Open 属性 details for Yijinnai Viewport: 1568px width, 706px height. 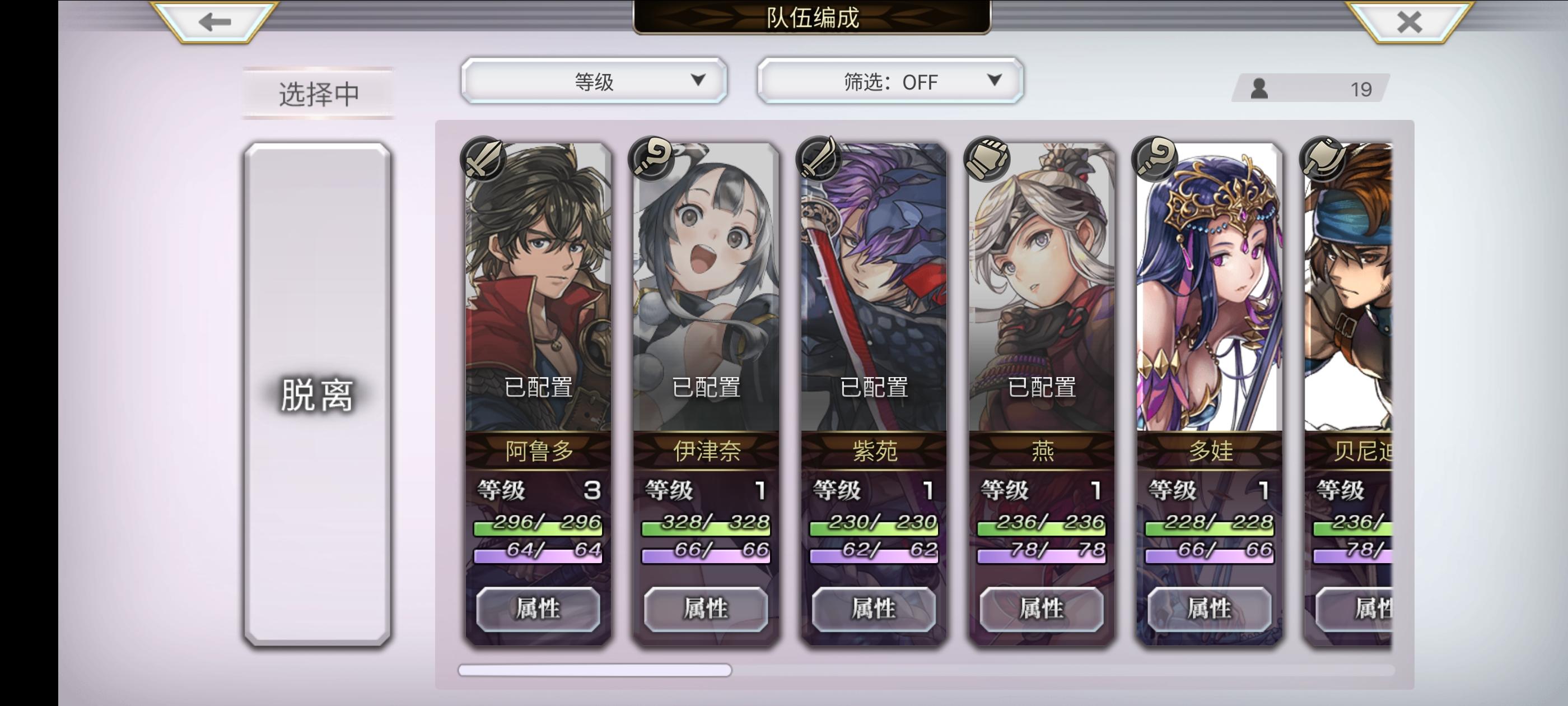coord(705,608)
